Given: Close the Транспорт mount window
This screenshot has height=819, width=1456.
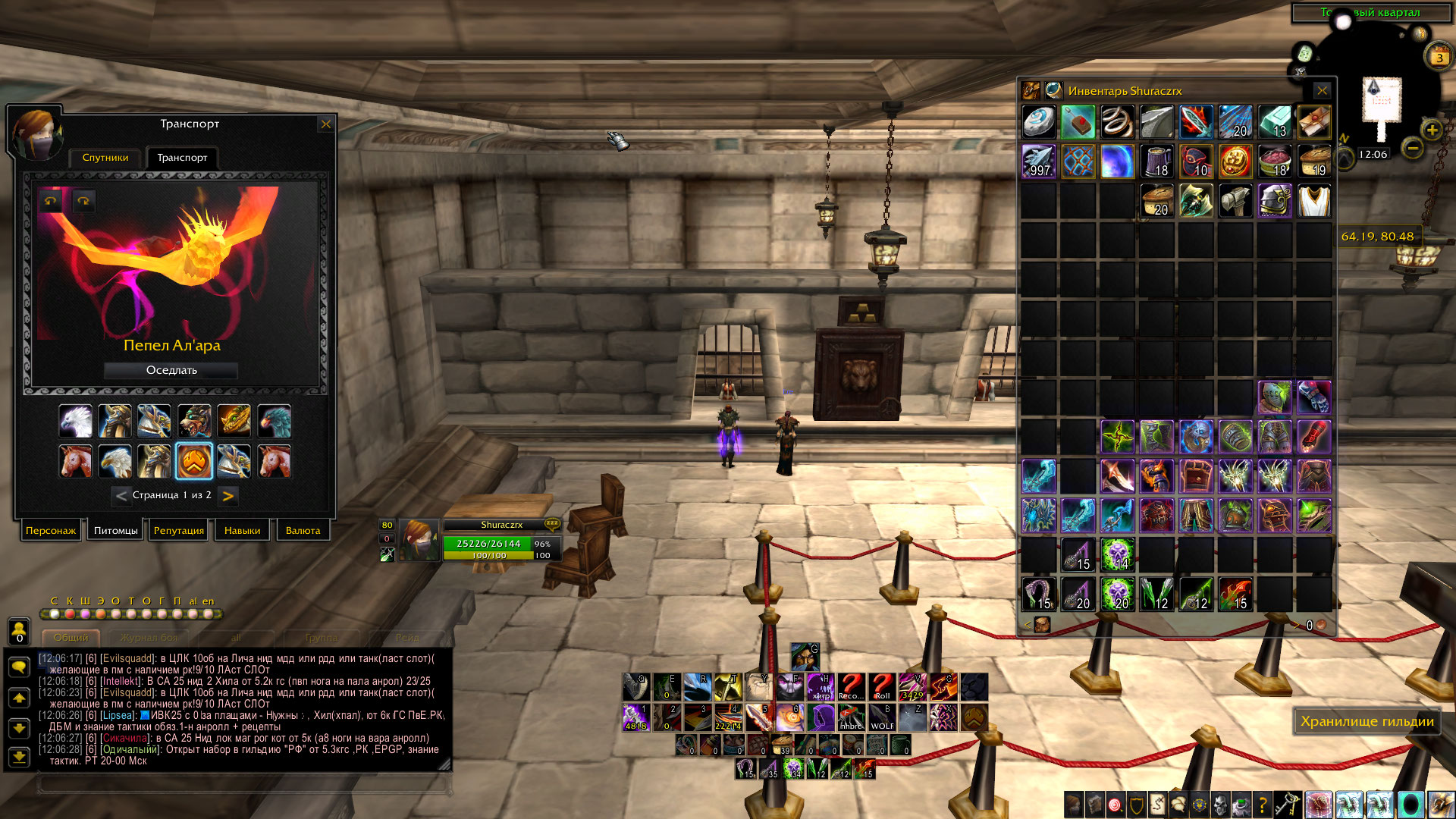Looking at the screenshot, I should tap(326, 124).
